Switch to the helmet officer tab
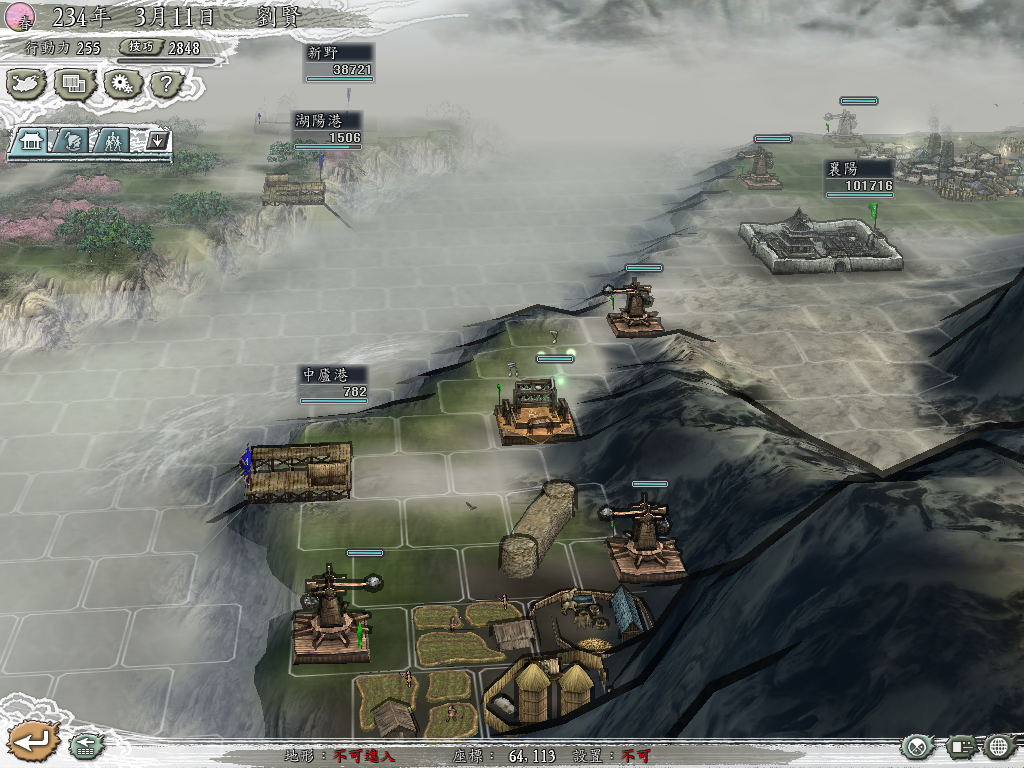The height and width of the screenshot is (768, 1024). (x=72, y=141)
